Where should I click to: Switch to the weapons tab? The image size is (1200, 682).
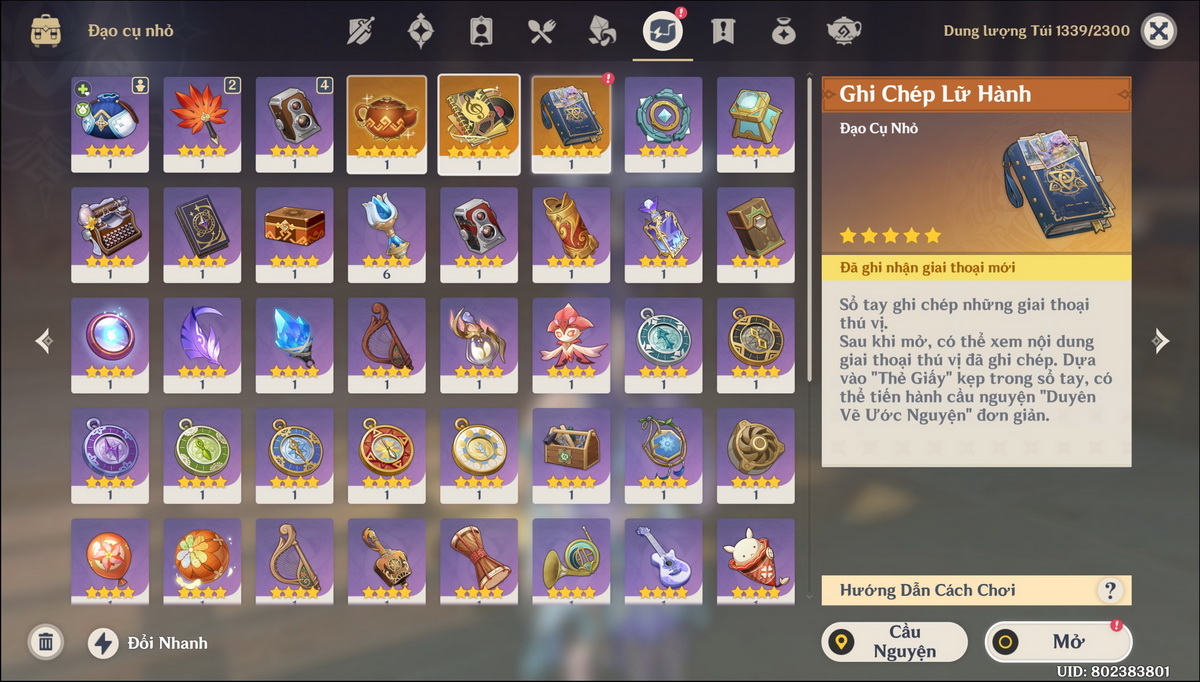[361, 31]
